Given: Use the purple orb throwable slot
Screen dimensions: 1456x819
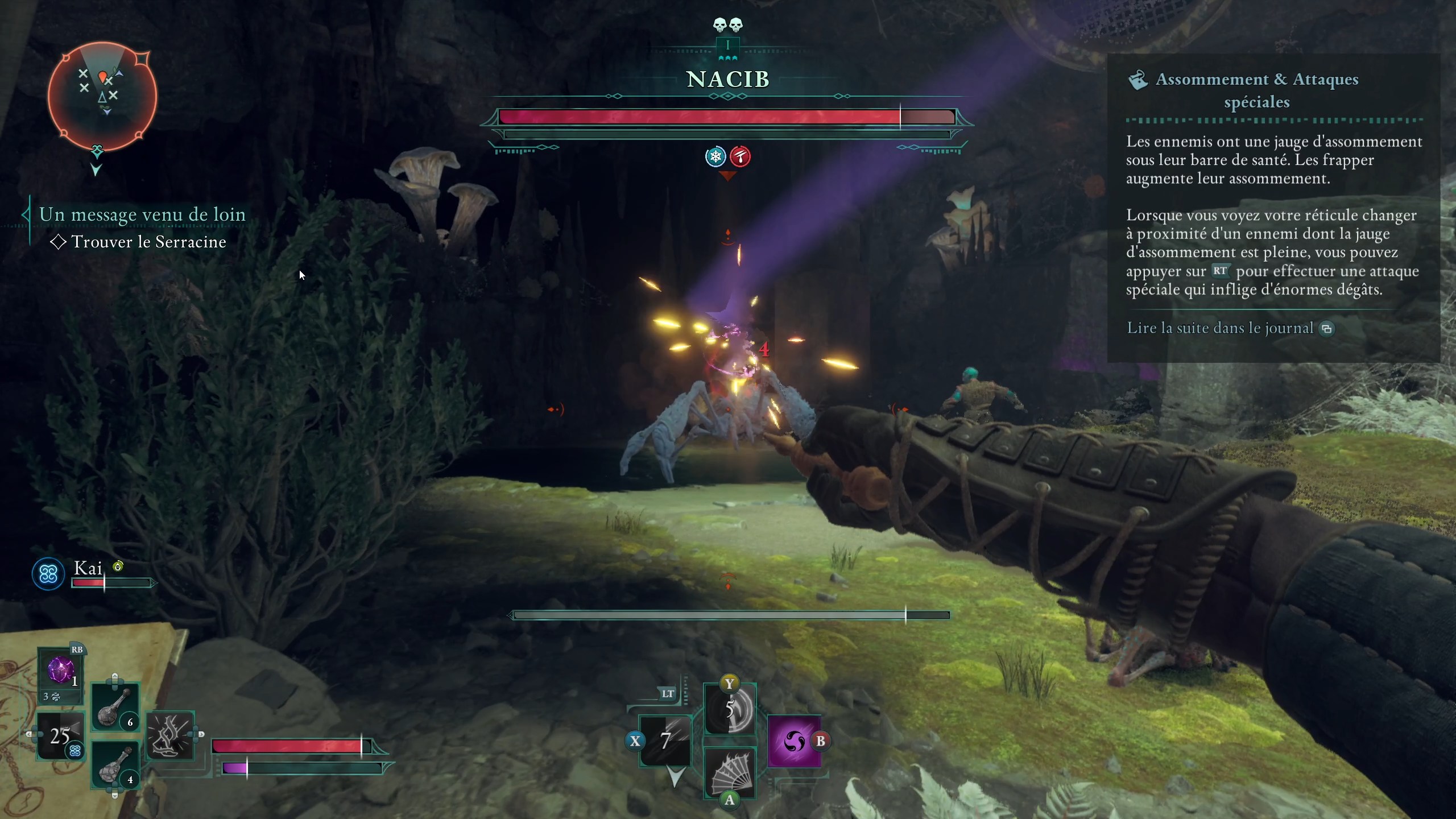Looking at the screenshot, I should coord(60,671).
